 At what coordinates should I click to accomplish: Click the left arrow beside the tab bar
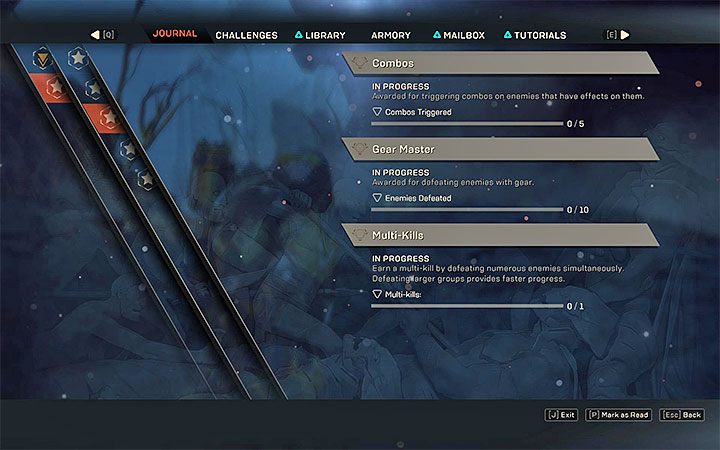click(x=96, y=35)
